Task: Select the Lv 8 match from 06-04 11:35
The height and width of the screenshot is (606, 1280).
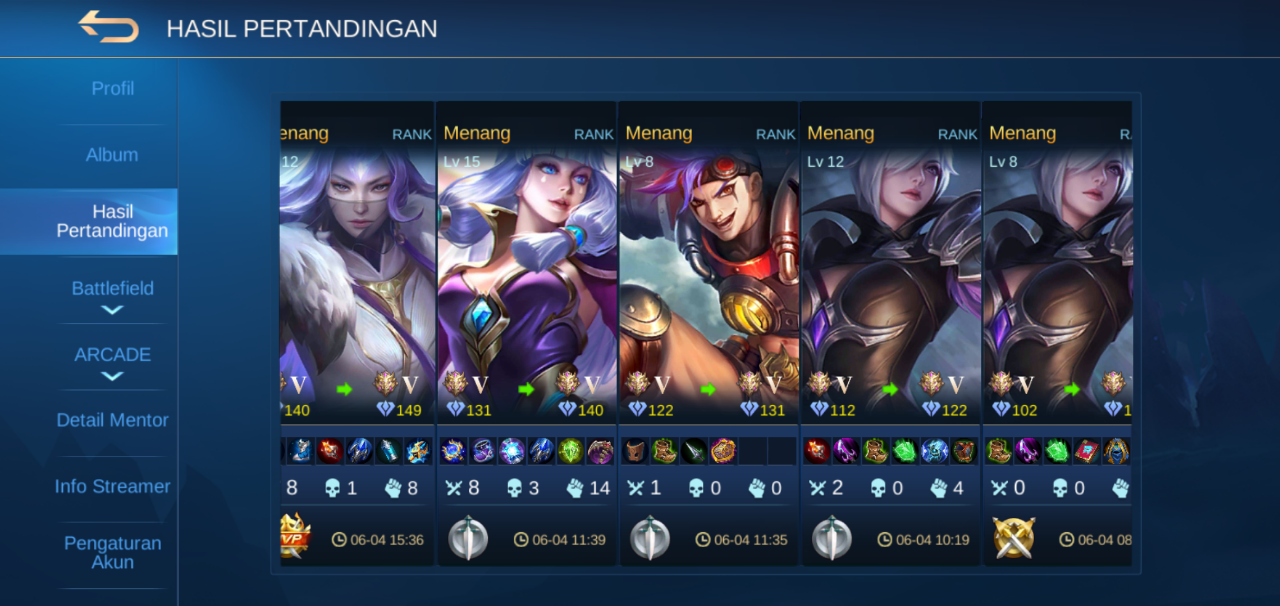Action: point(709,300)
